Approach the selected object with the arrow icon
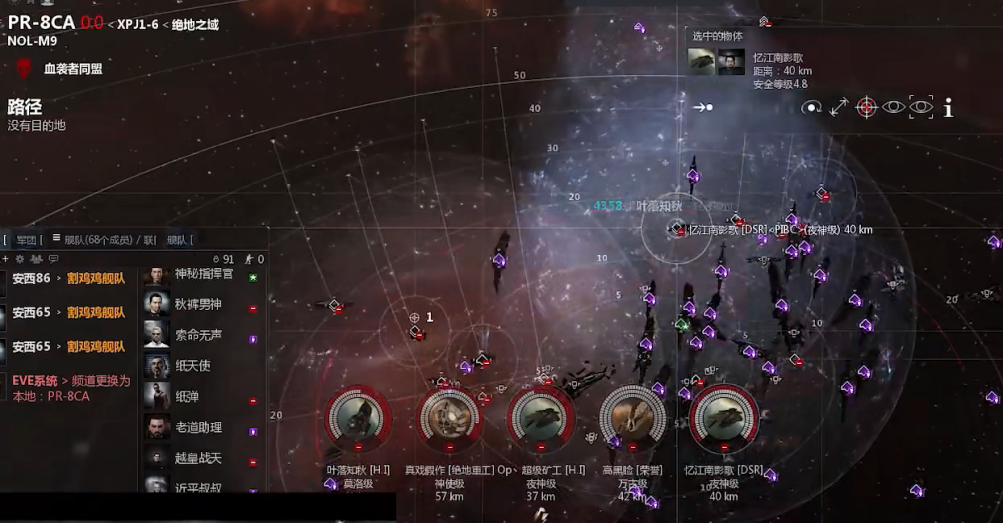Screen dimensions: 1003x523 click(x=704, y=106)
